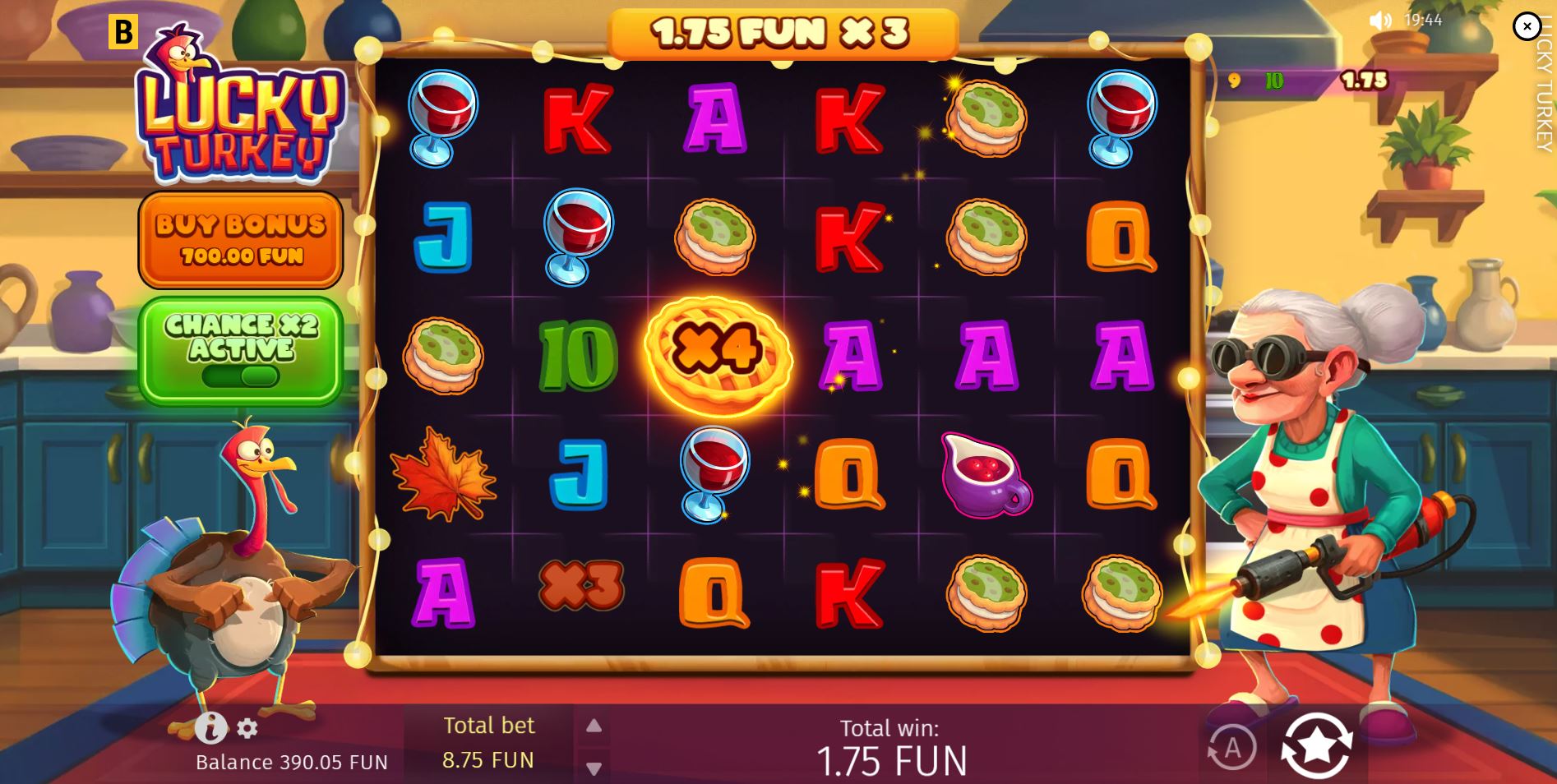Open the game settings gear
The width and height of the screenshot is (1557, 784).
coord(246,728)
